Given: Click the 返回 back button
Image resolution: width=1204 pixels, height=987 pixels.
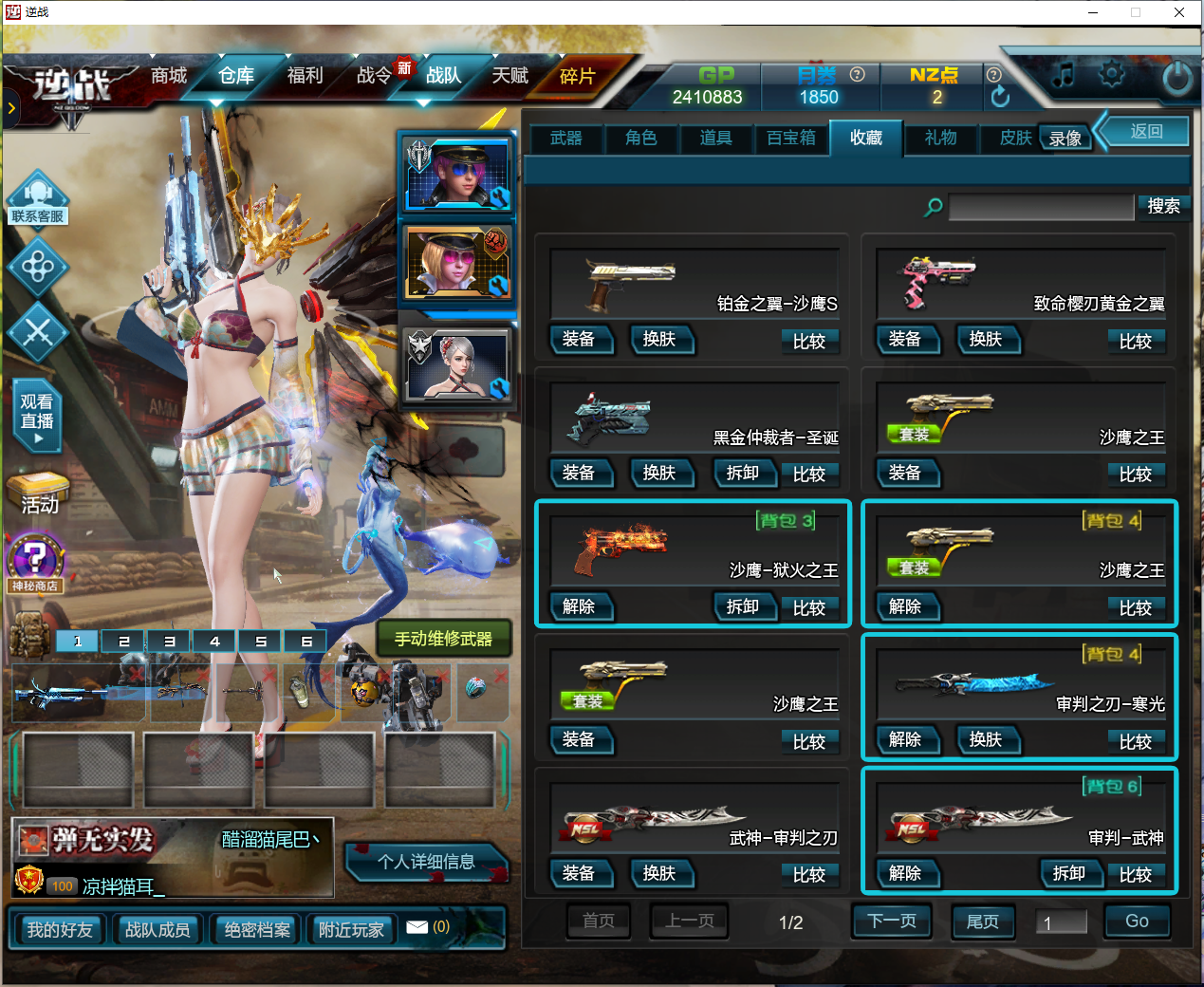Looking at the screenshot, I should click(1146, 132).
